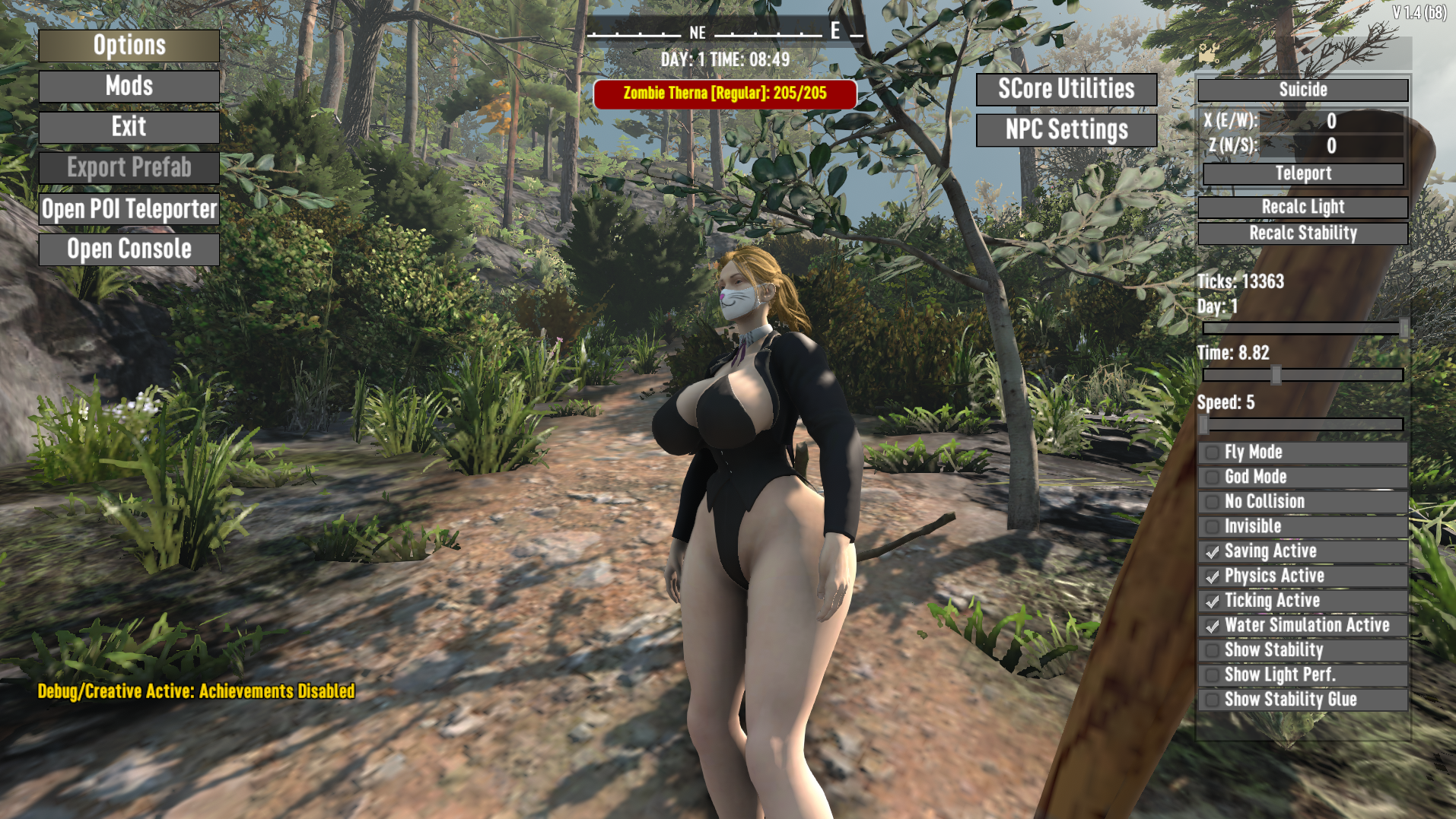Enable Fly Mode

(1213, 452)
